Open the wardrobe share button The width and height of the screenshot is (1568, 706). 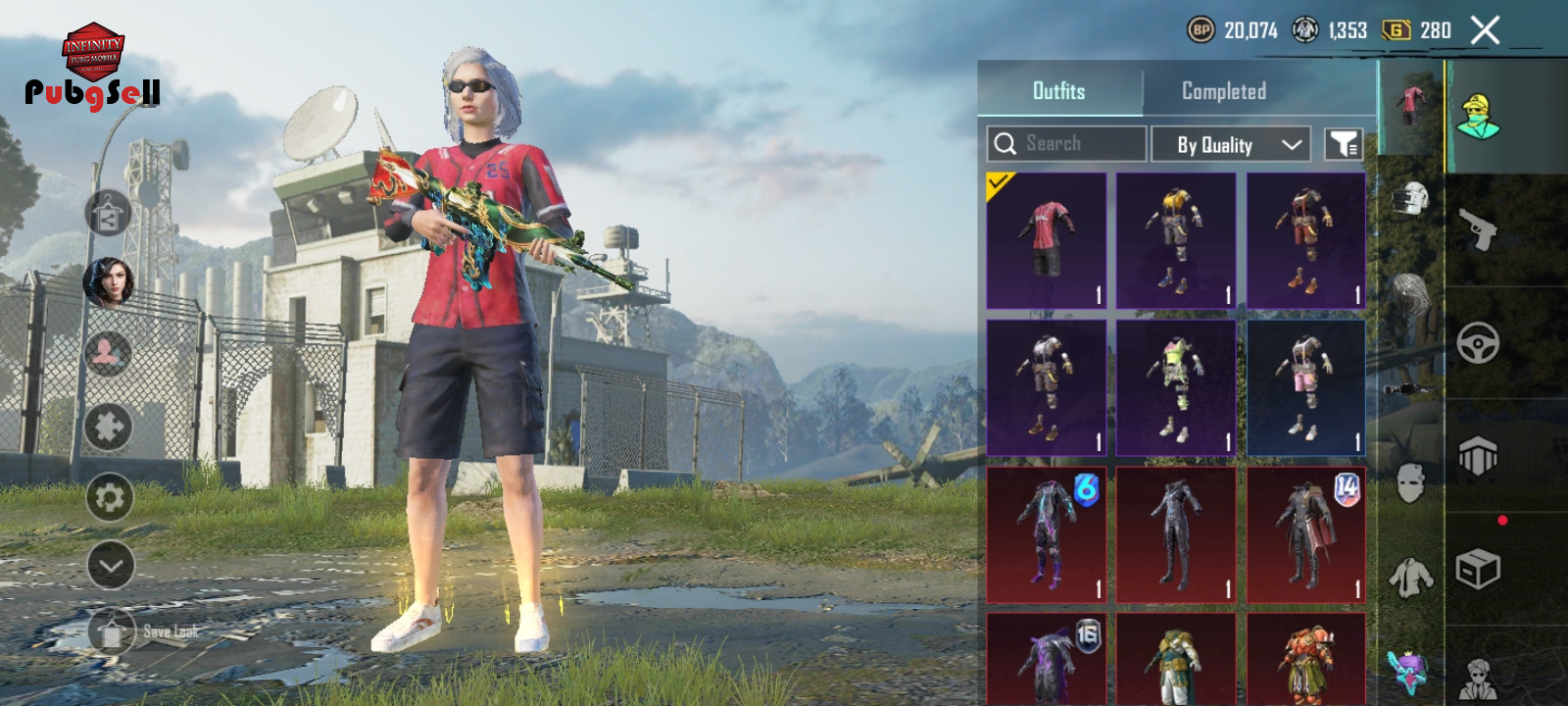tap(108, 214)
